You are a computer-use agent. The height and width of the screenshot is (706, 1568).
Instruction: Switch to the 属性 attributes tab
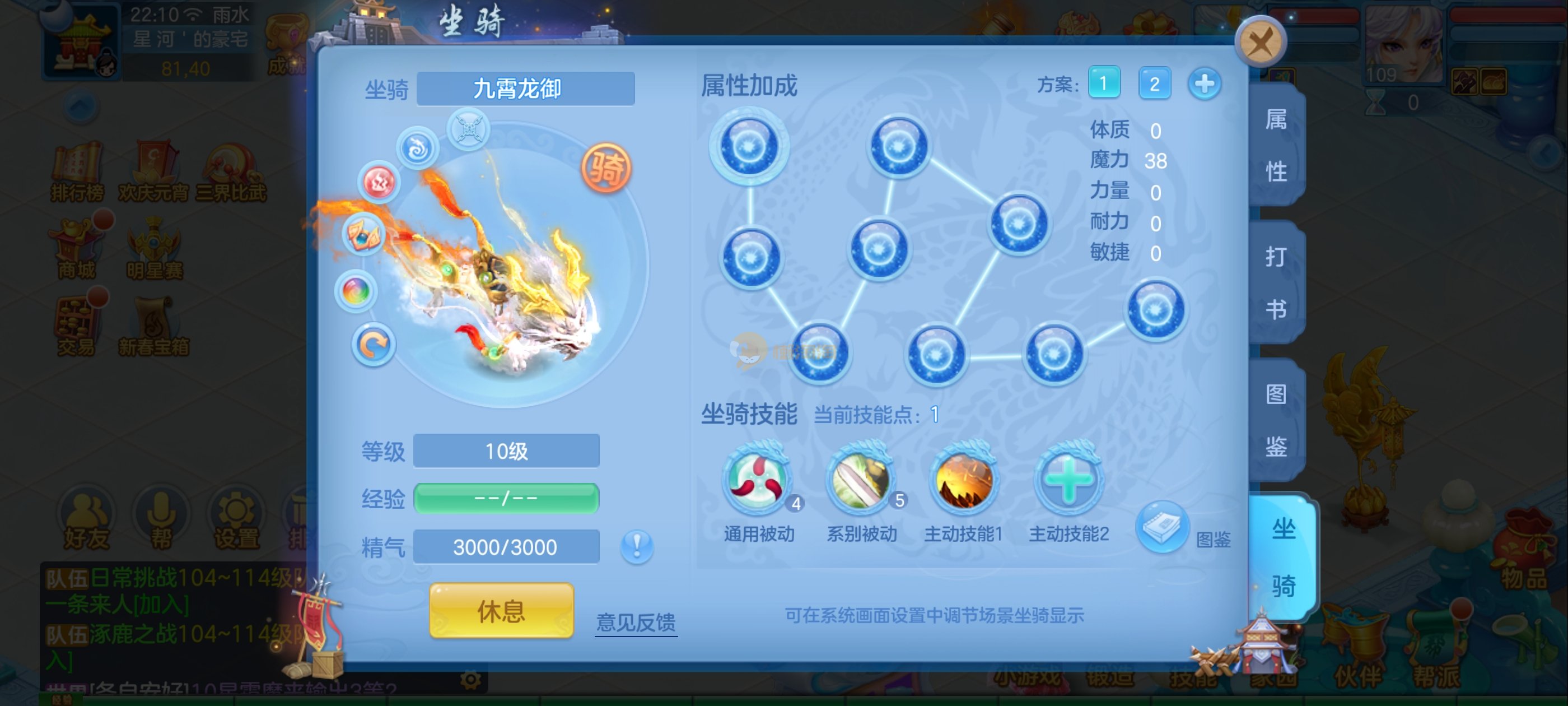(x=1276, y=145)
